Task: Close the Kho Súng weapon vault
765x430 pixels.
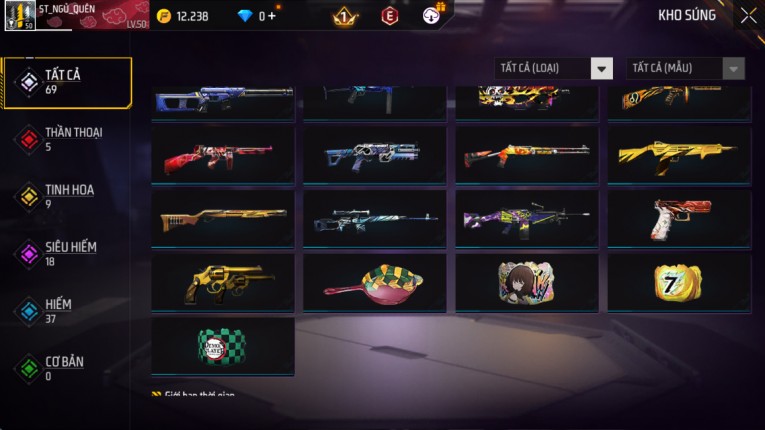Action: (748, 15)
